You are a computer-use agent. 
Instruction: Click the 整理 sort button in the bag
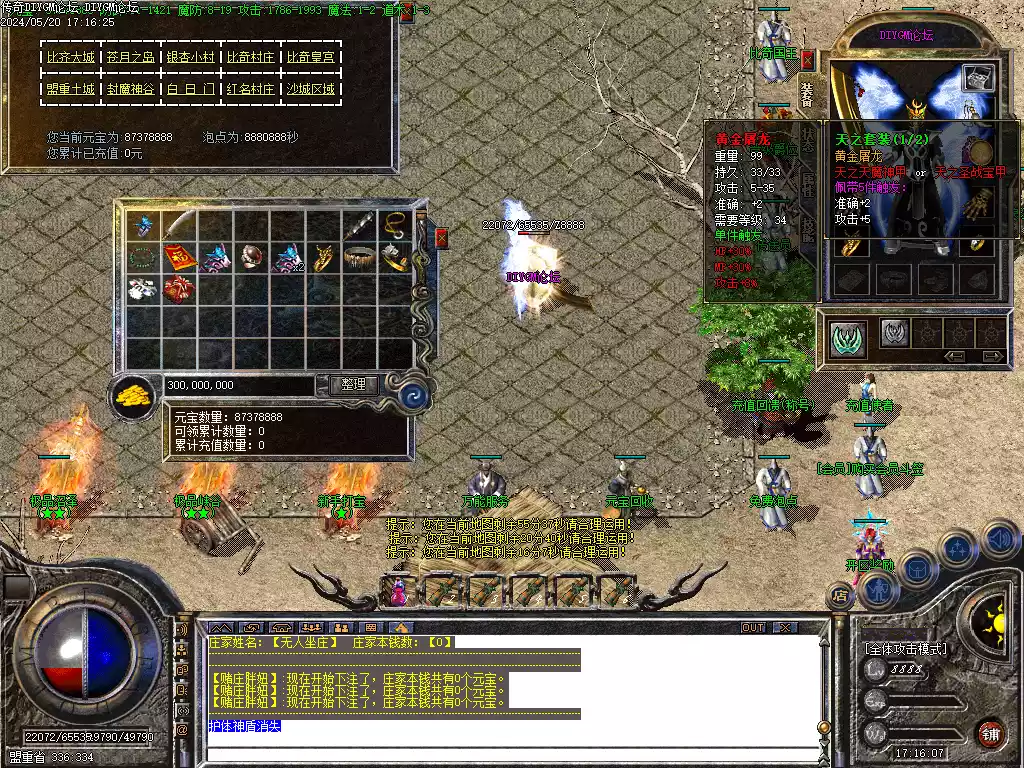click(x=353, y=384)
